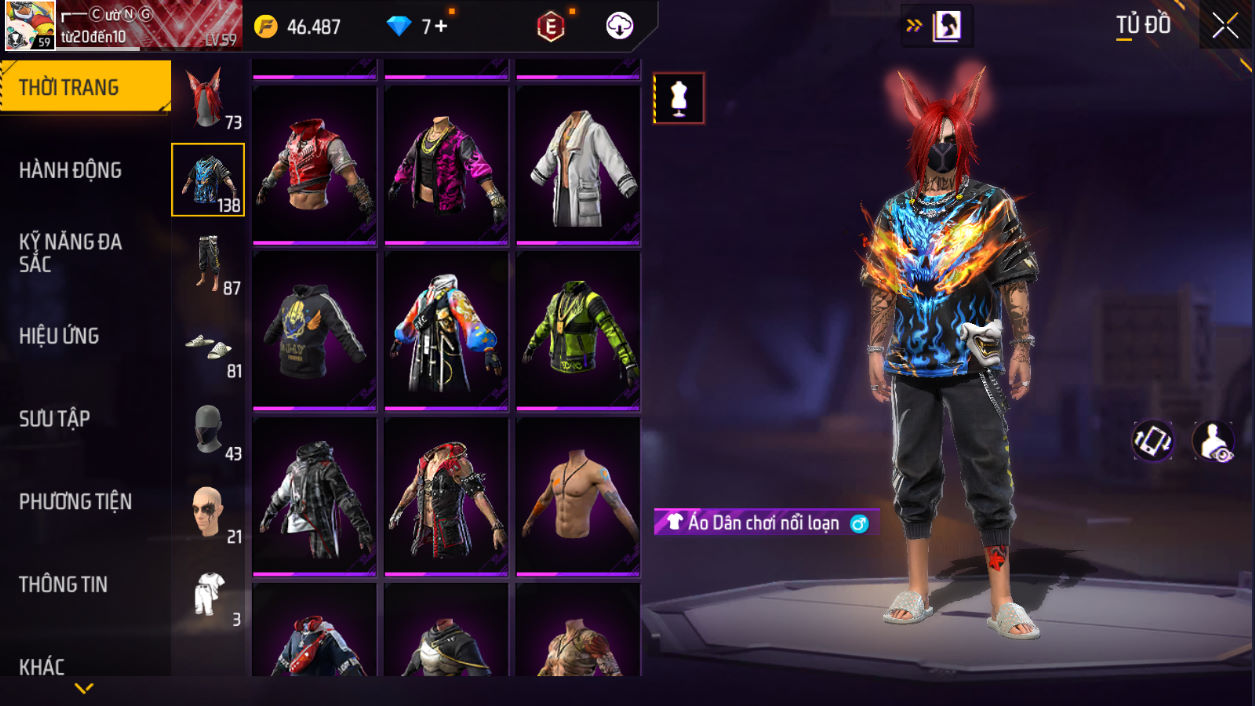Equip the red sleeveless hooded vest
Screen dimensions: 1255x706
pyautogui.click(x=314, y=165)
